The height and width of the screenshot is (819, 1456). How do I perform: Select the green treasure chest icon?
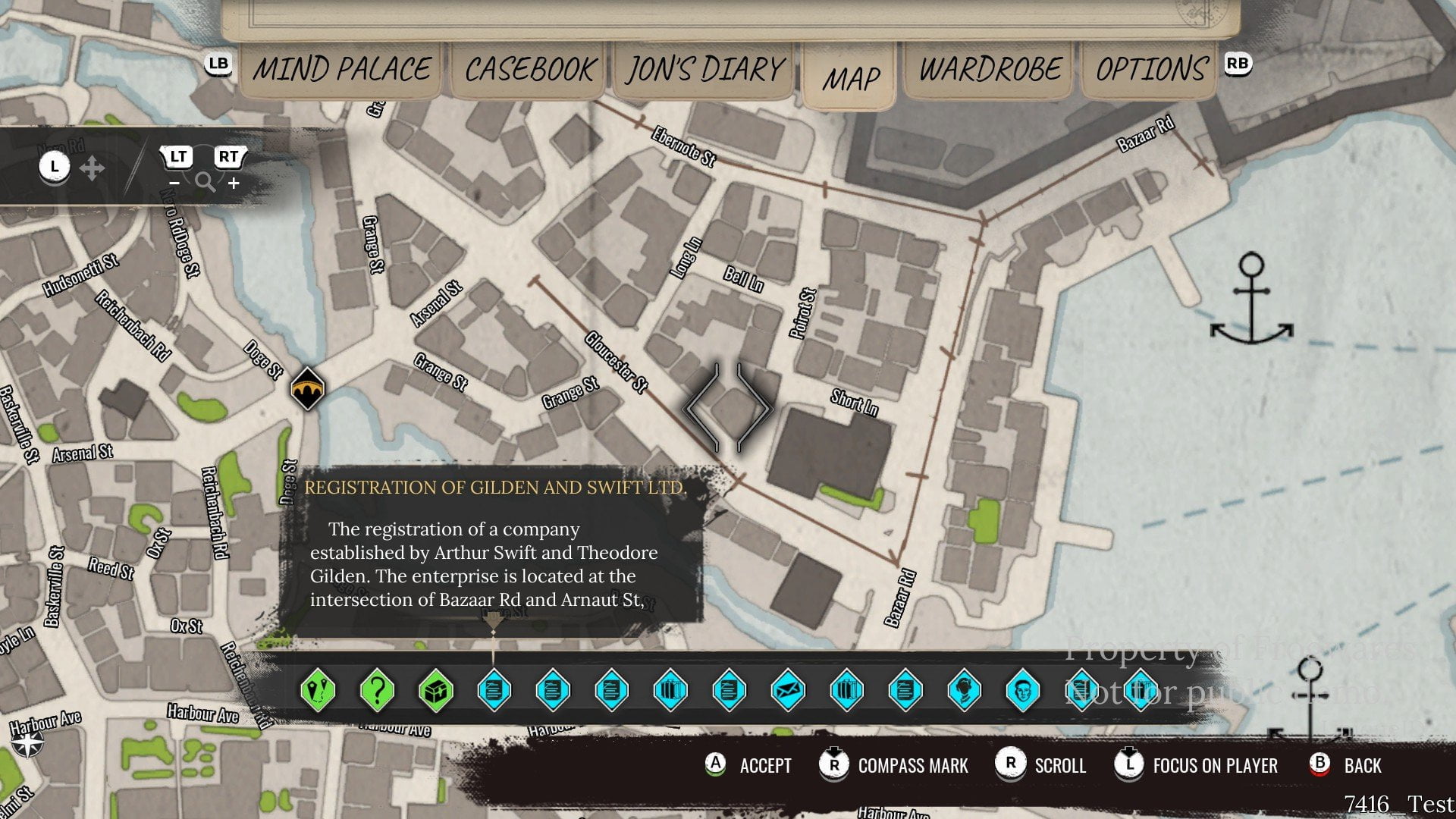pos(436,691)
